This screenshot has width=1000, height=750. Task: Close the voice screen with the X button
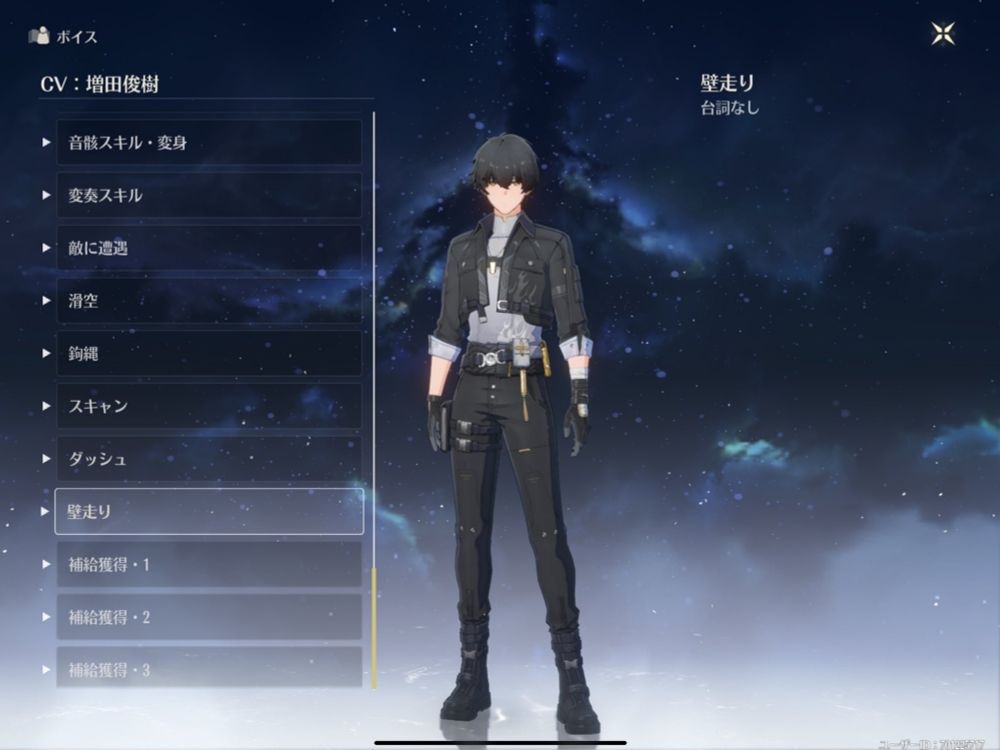coord(942,34)
